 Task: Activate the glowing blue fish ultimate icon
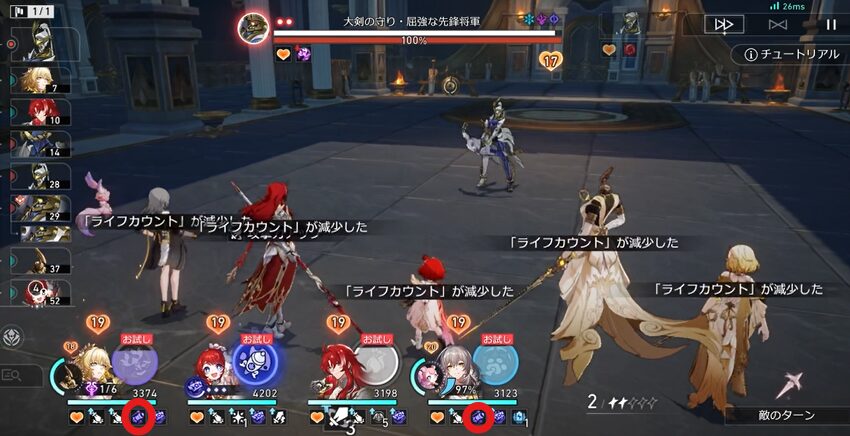click(x=254, y=360)
